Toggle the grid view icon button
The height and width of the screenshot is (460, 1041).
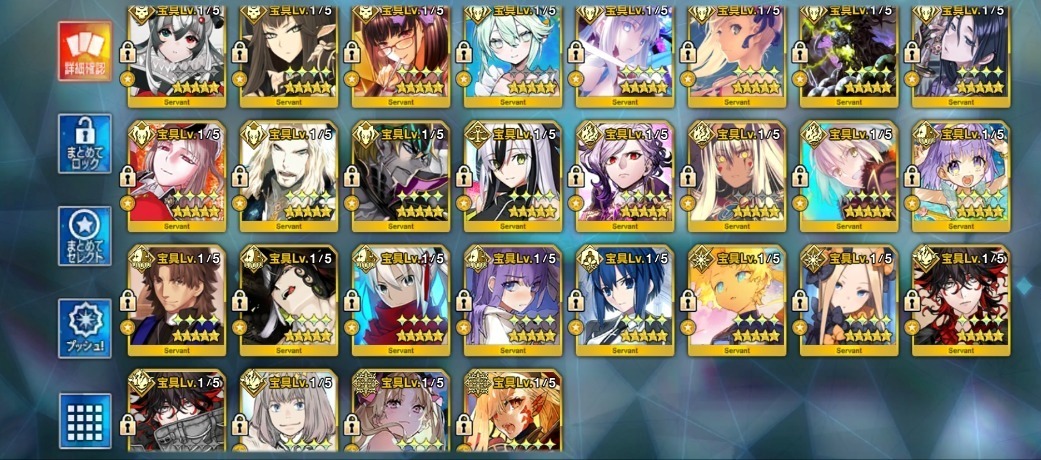[84, 420]
